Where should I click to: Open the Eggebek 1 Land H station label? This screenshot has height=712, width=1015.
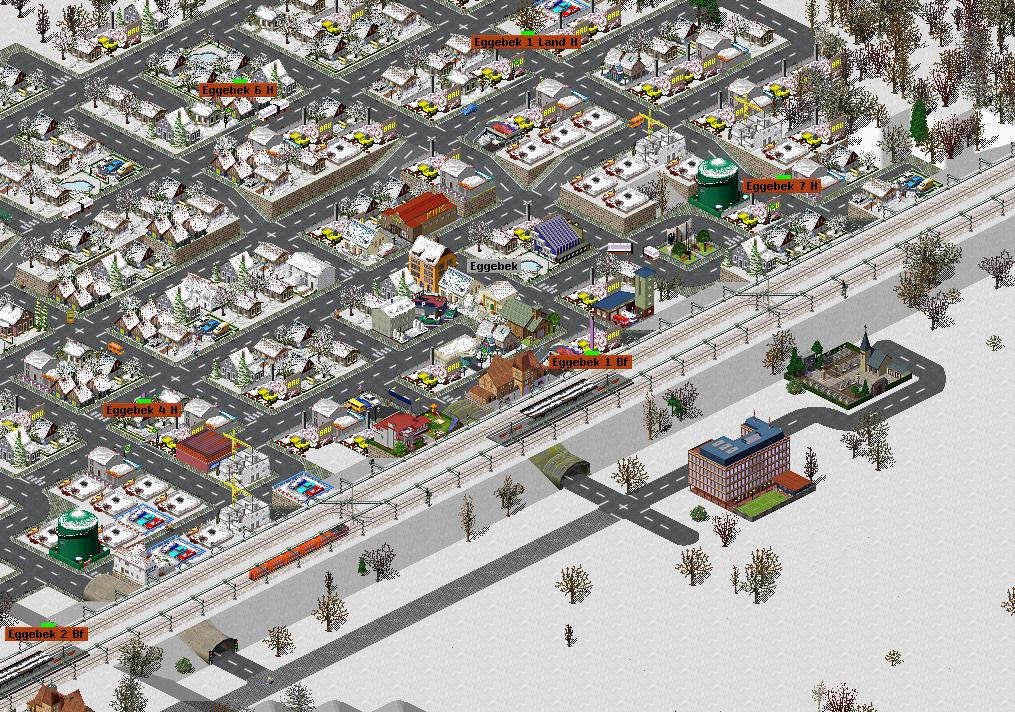click(526, 43)
